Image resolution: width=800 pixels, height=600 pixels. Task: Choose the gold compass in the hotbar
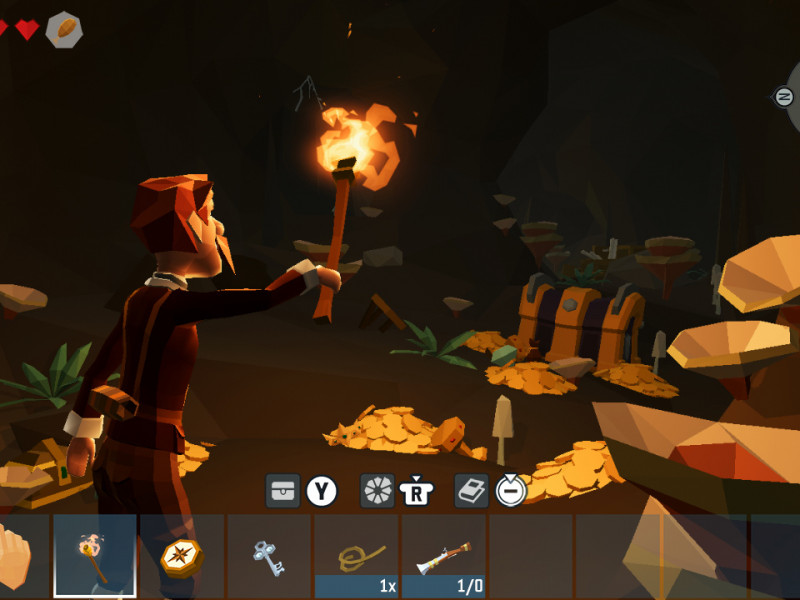click(x=181, y=556)
